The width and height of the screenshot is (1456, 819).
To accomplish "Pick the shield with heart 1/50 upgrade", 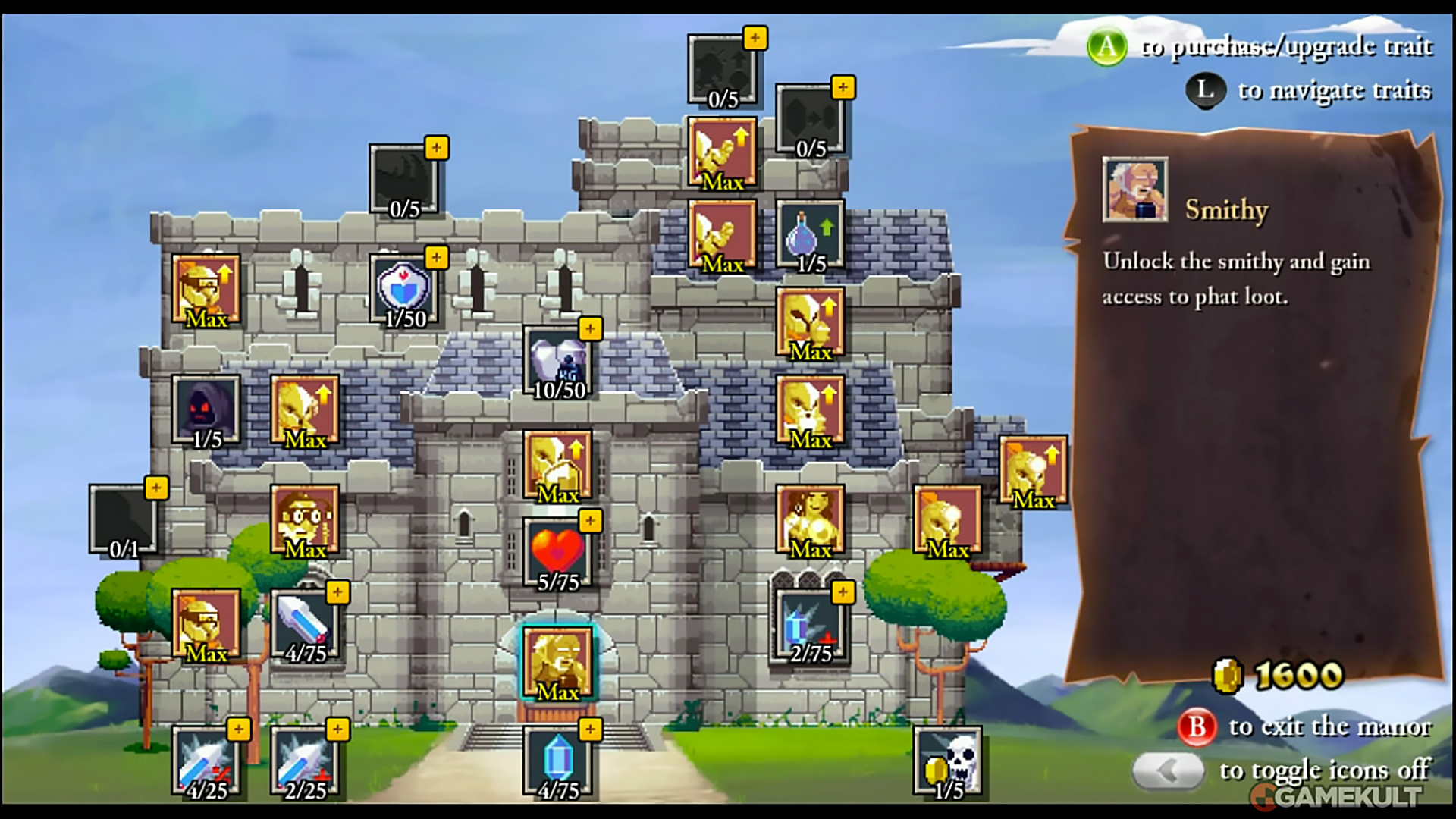I will pos(403,290).
